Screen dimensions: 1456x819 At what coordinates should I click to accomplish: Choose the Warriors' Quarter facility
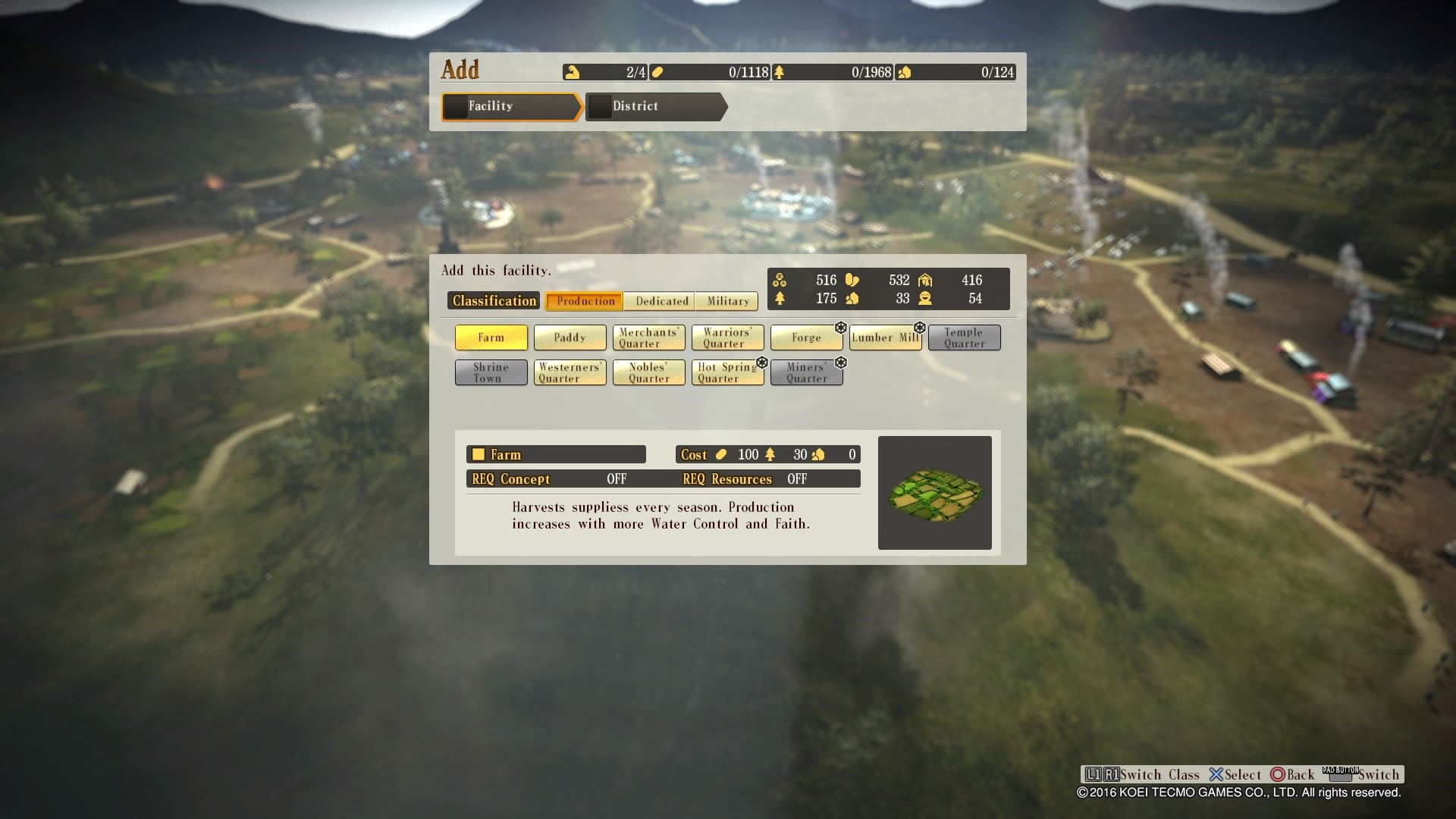727,337
